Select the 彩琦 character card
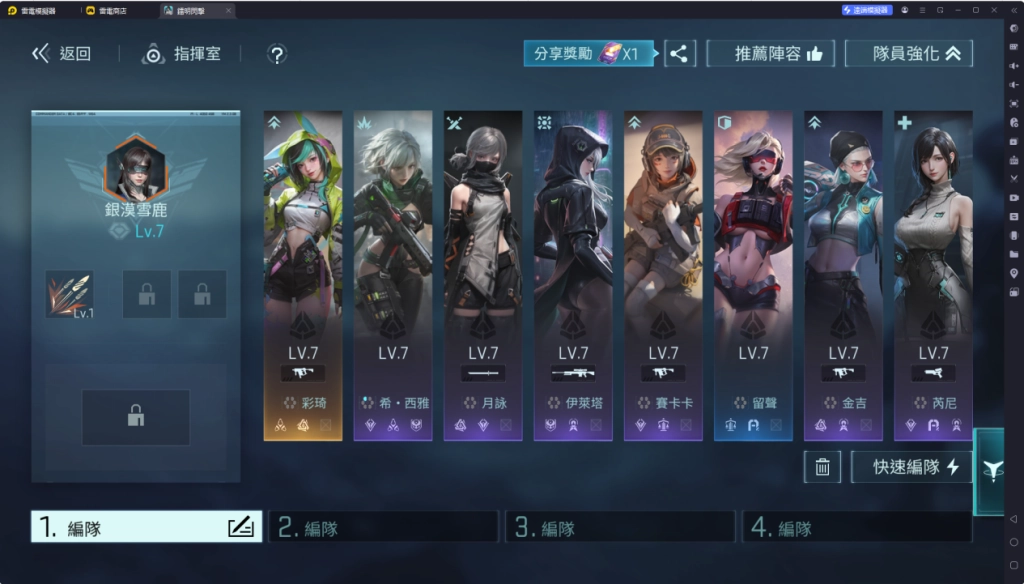 [303, 275]
